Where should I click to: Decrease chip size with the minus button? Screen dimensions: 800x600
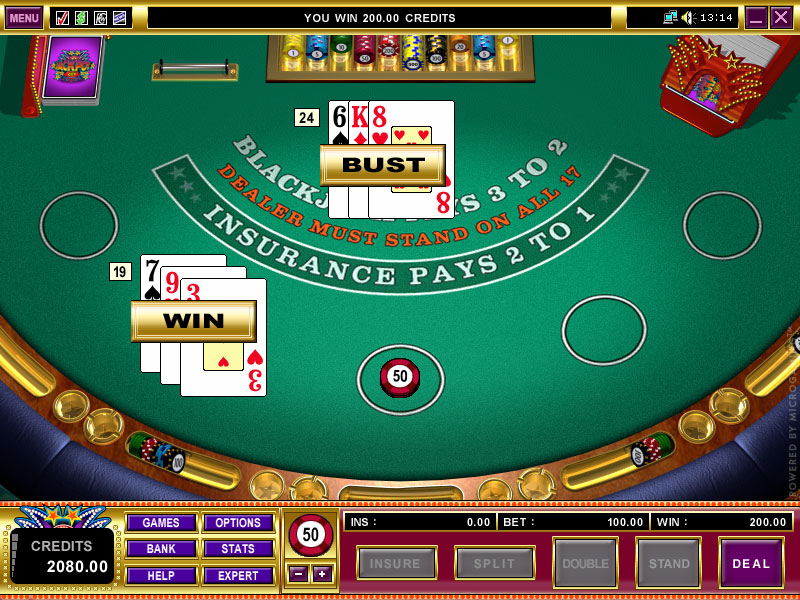coord(297,573)
